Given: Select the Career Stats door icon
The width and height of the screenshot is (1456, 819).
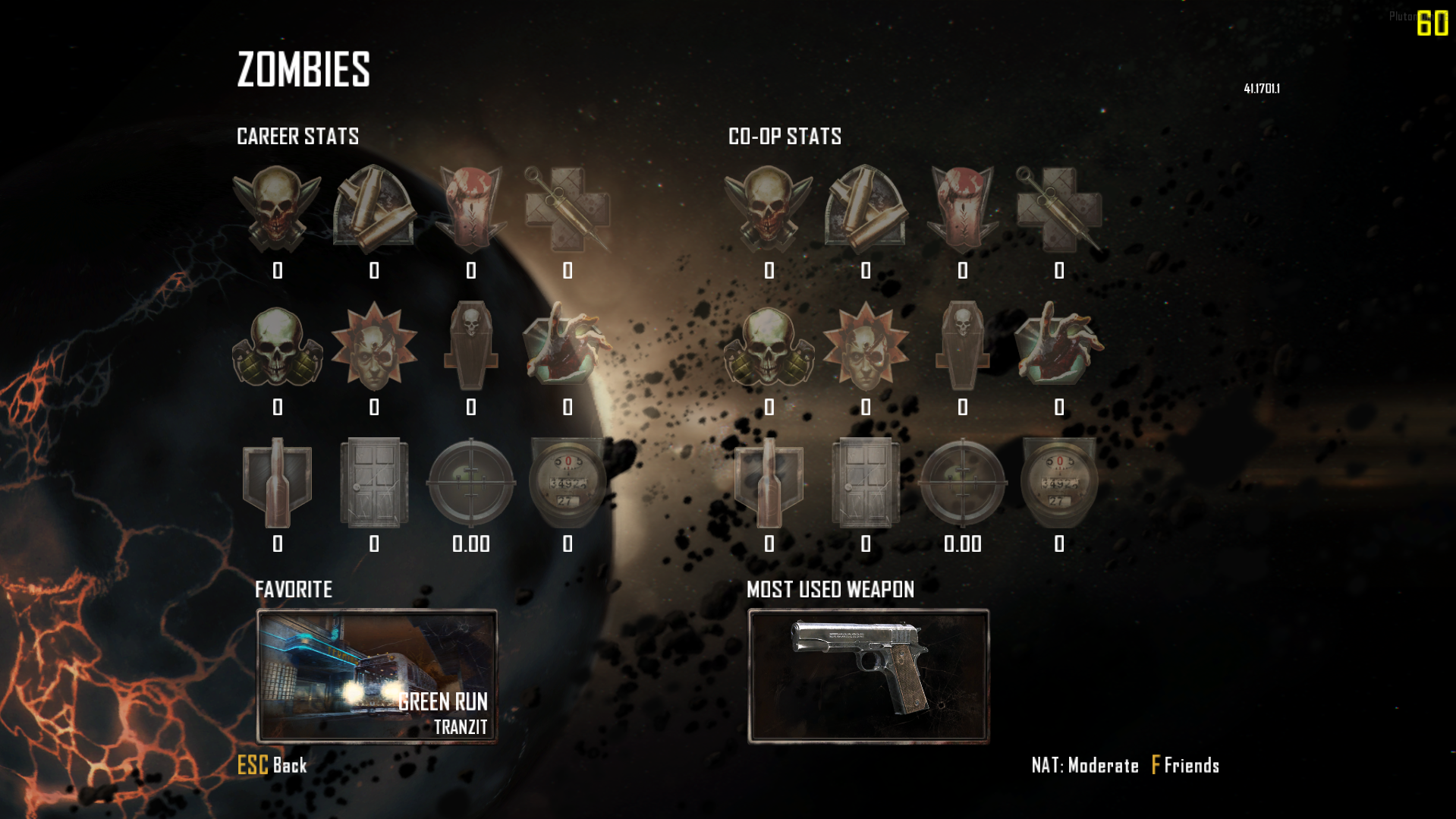Looking at the screenshot, I should (x=374, y=483).
